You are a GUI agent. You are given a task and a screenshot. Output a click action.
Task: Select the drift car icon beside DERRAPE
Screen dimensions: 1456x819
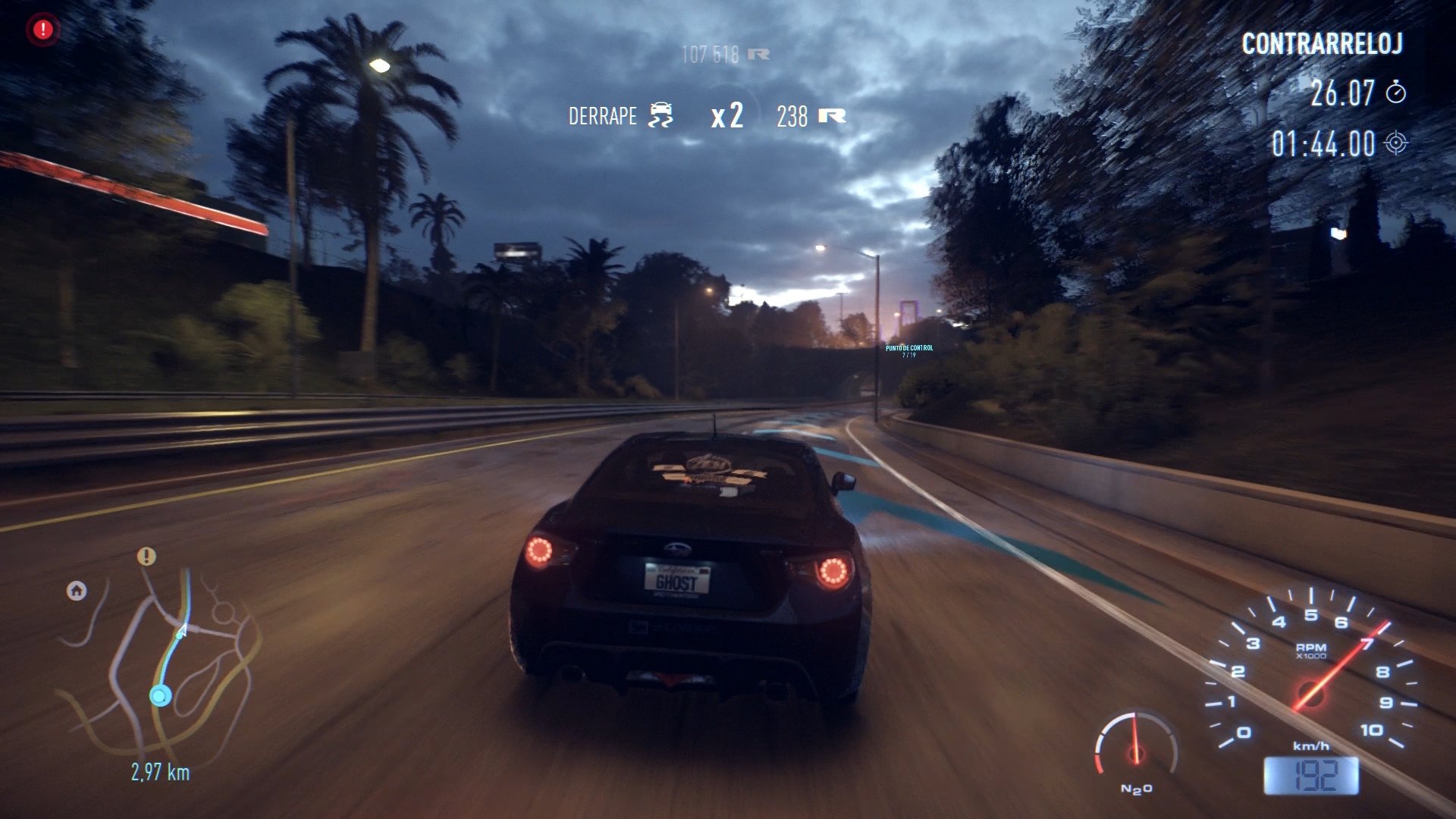coord(661,114)
